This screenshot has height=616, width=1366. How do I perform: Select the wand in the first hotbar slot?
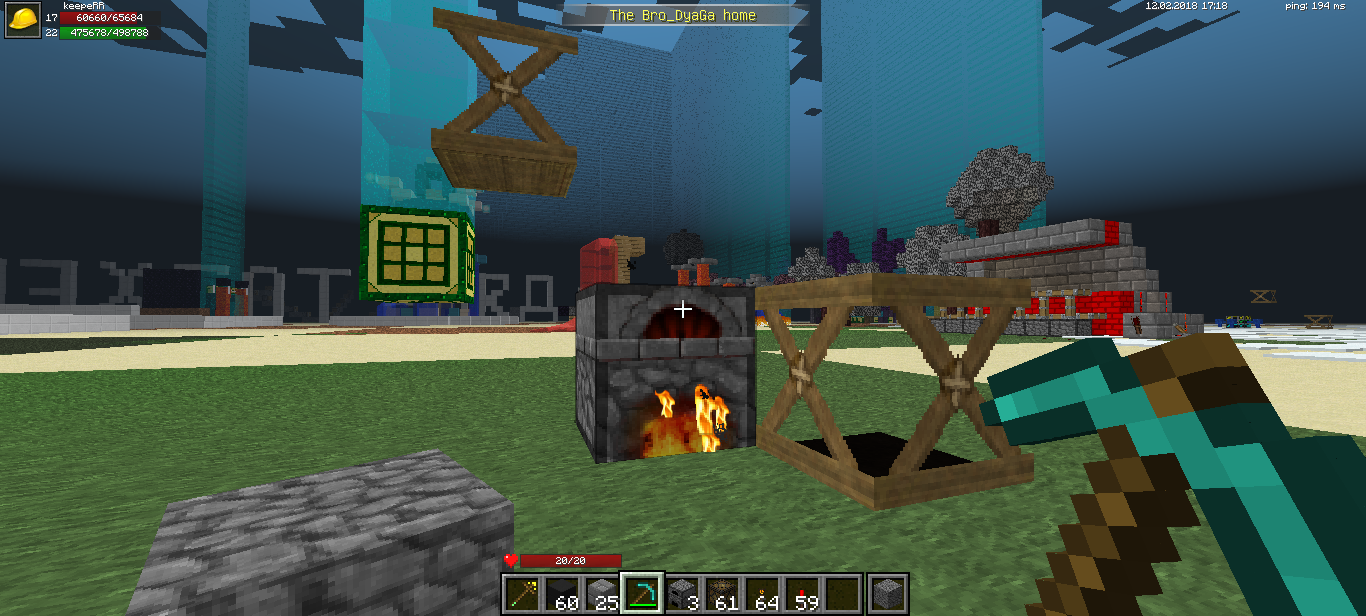[x=521, y=594]
